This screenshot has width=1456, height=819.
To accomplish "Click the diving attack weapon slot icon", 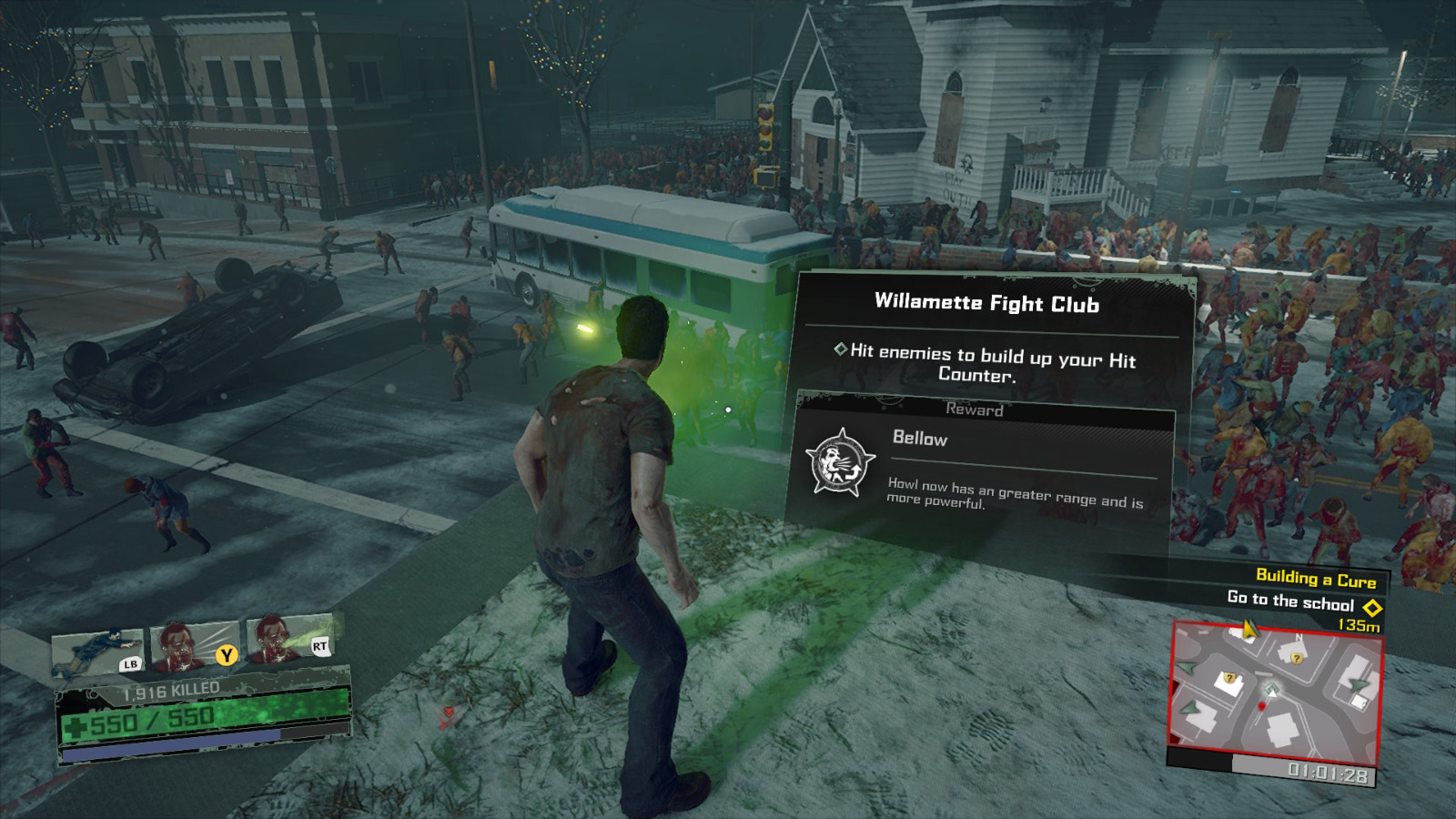I will 96,649.
